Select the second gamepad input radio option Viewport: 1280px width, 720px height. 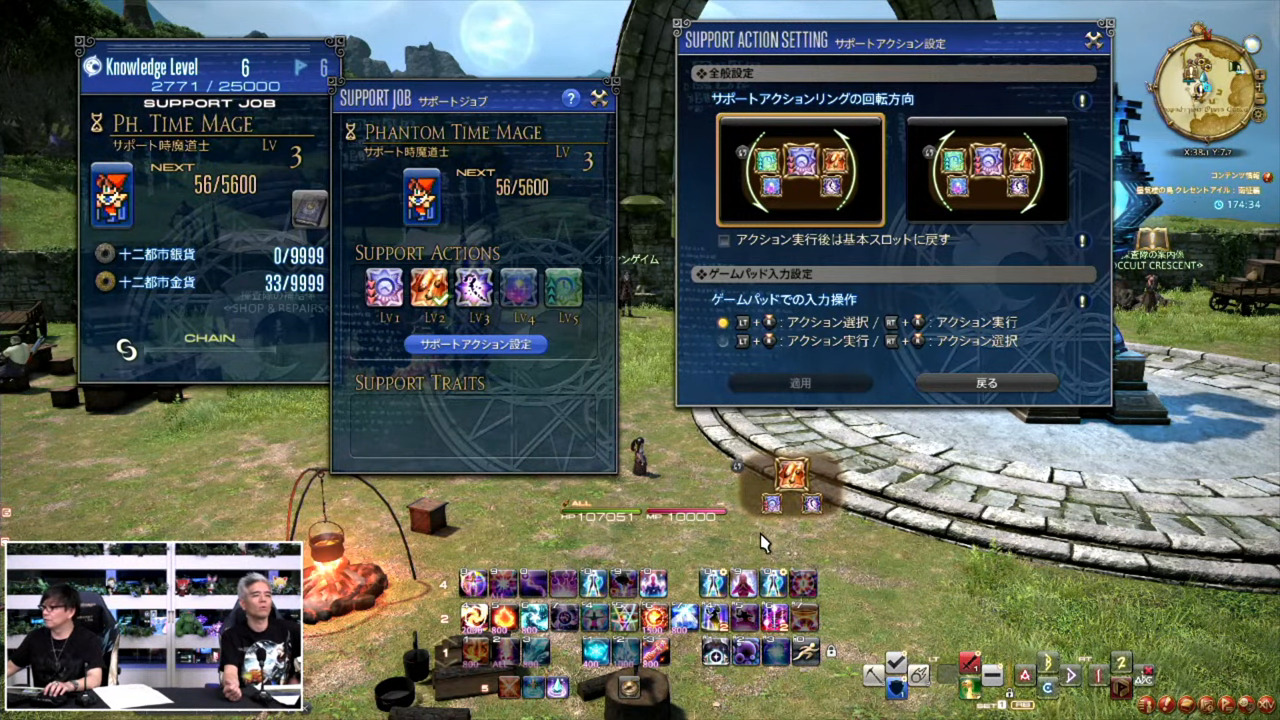coord(724,341)
